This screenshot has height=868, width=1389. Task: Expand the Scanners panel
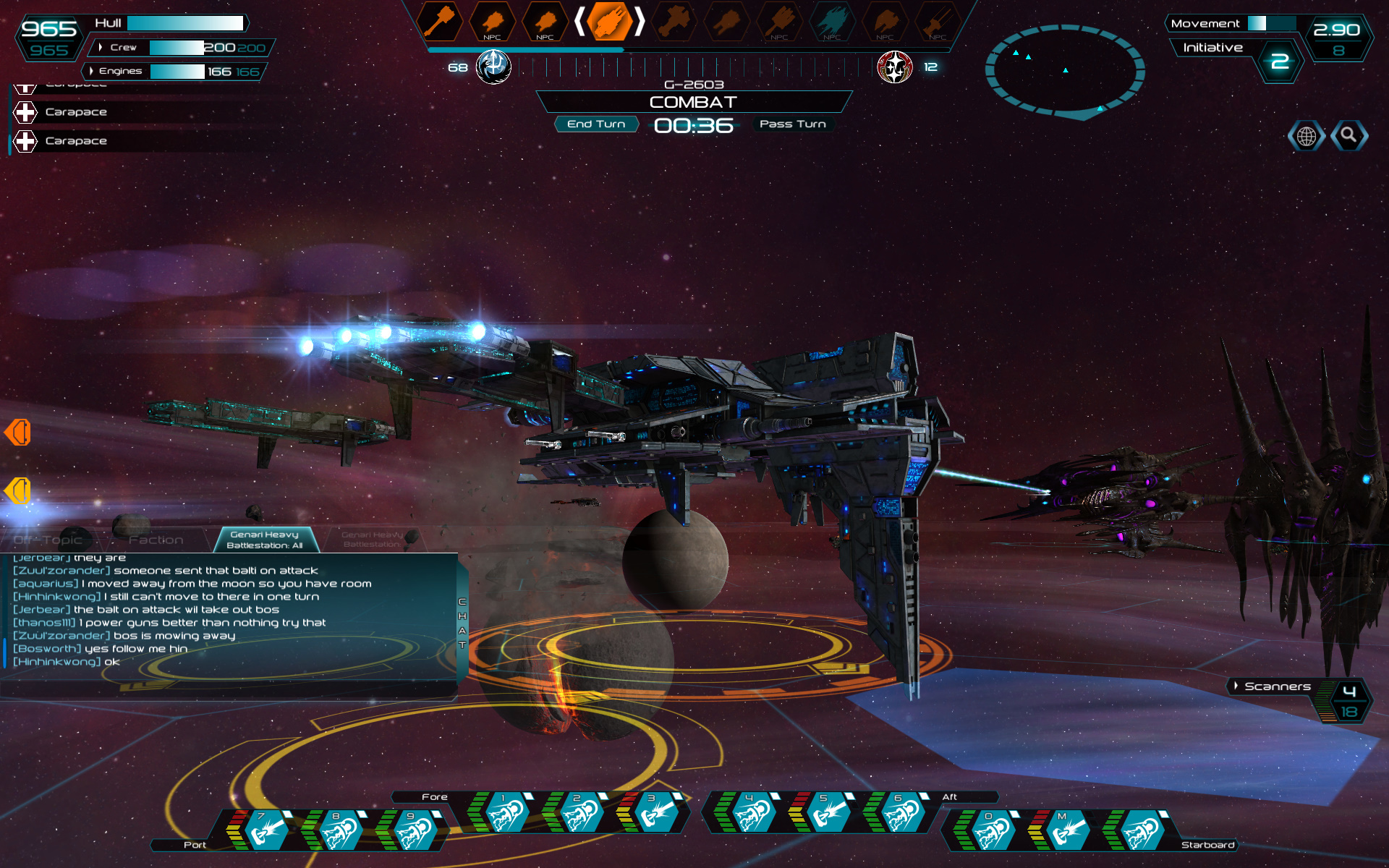[x=1236, y=686]
